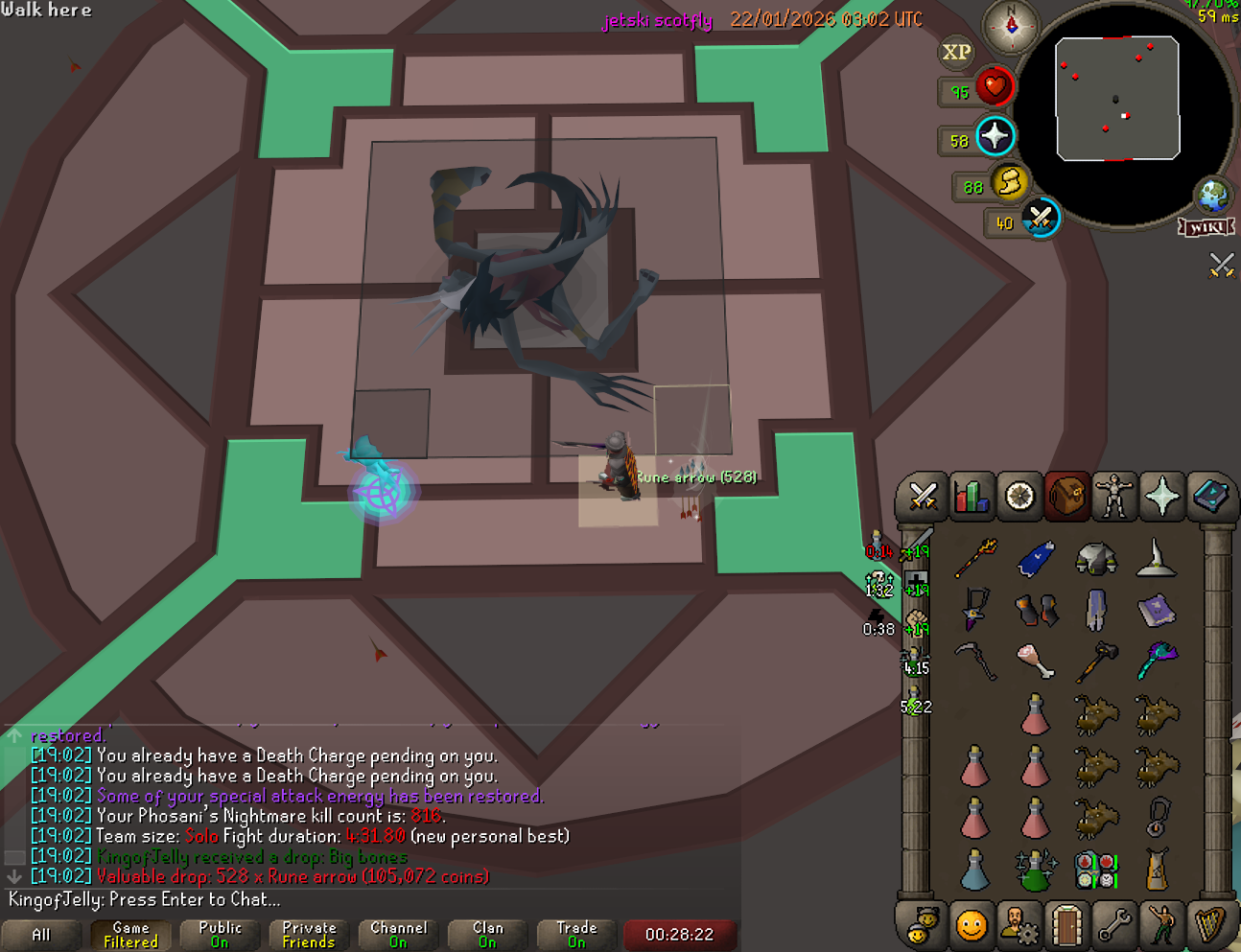Toggle run energy boot orb
The height and width of the screenshot is (952, 1241).
[1009, 182]
